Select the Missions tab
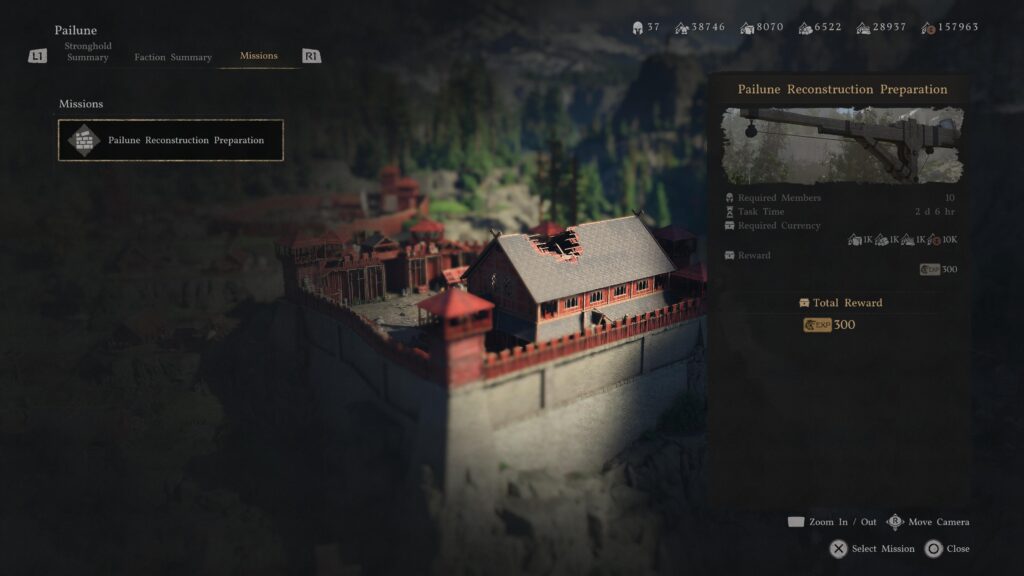The image size is (1024, 576). [x=259, y=56]
